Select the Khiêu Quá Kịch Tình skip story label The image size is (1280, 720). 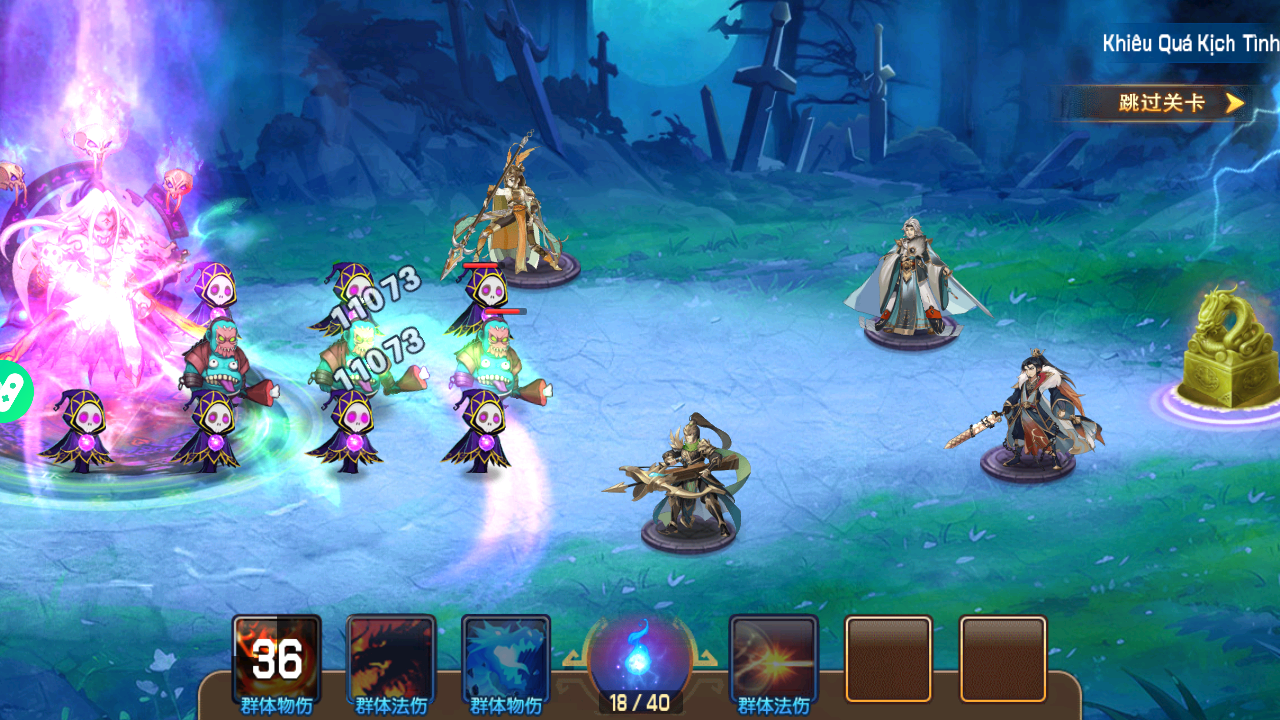pyautogui.click(x=1189, y=44)
